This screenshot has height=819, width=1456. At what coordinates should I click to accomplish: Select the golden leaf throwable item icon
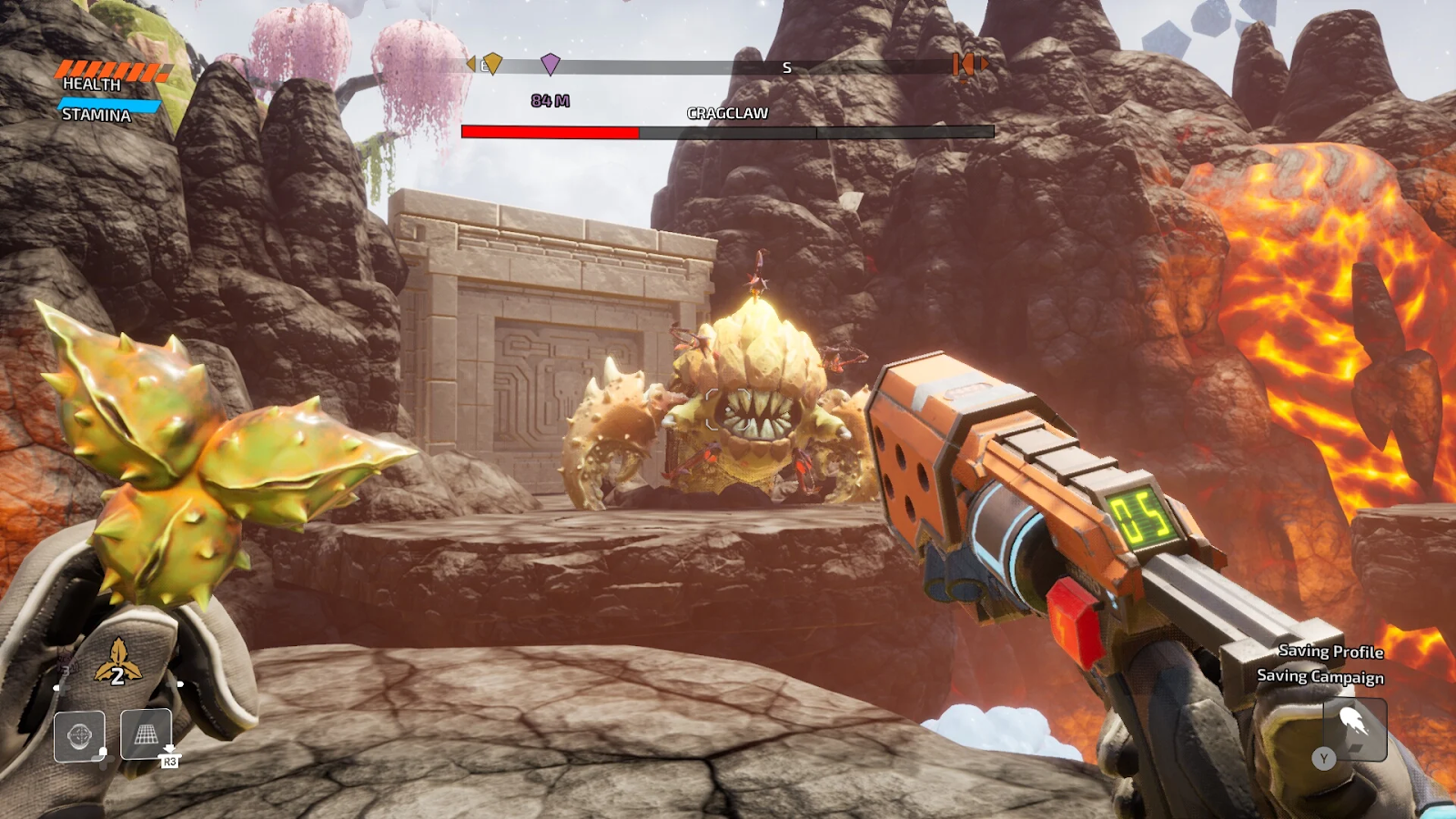(x=118, y=662)
